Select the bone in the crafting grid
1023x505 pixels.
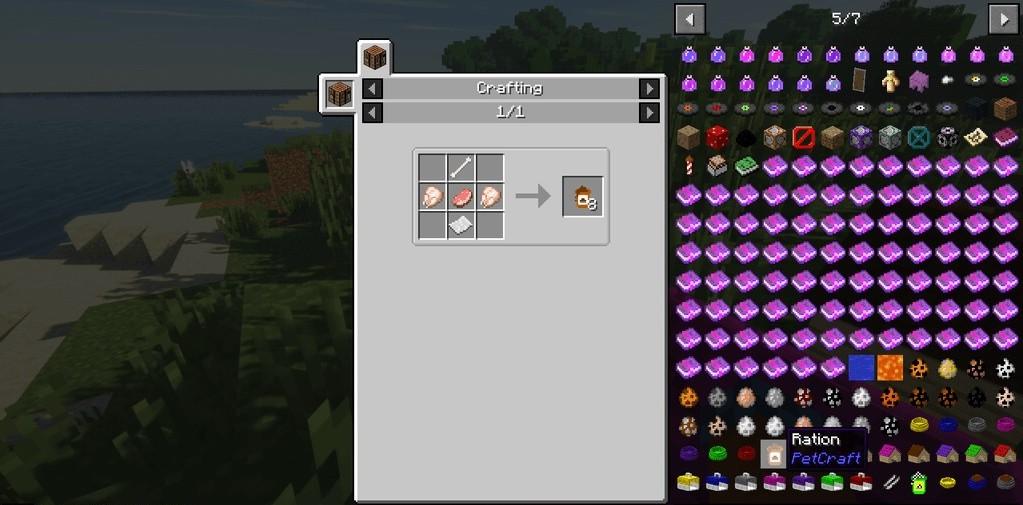pyautogui.click(x=460, y=168)
